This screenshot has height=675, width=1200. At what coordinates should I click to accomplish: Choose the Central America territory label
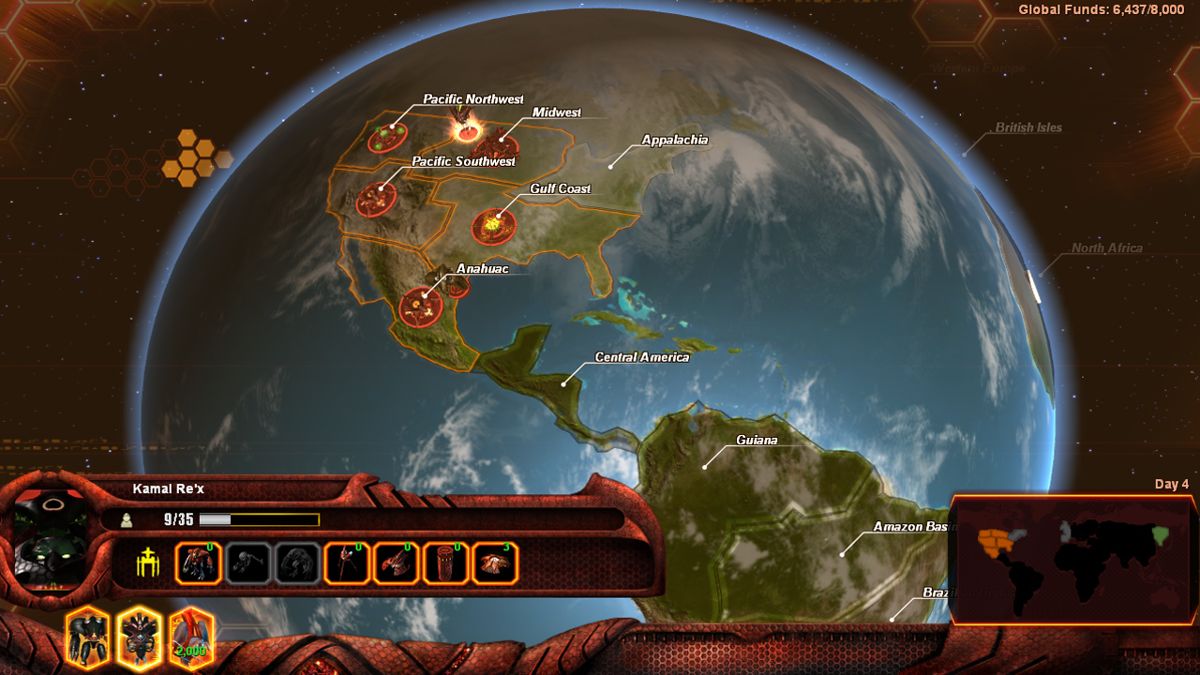(641, 357)
